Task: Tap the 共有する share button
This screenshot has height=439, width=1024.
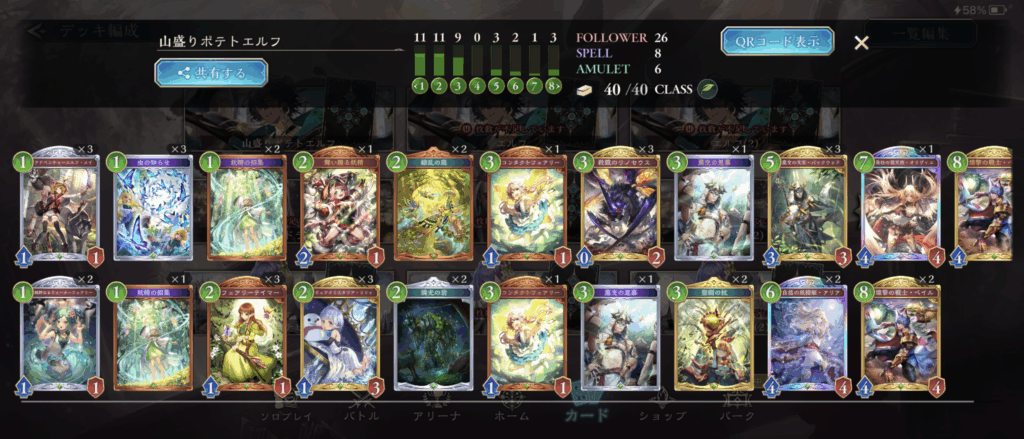Action: point(211,72)
